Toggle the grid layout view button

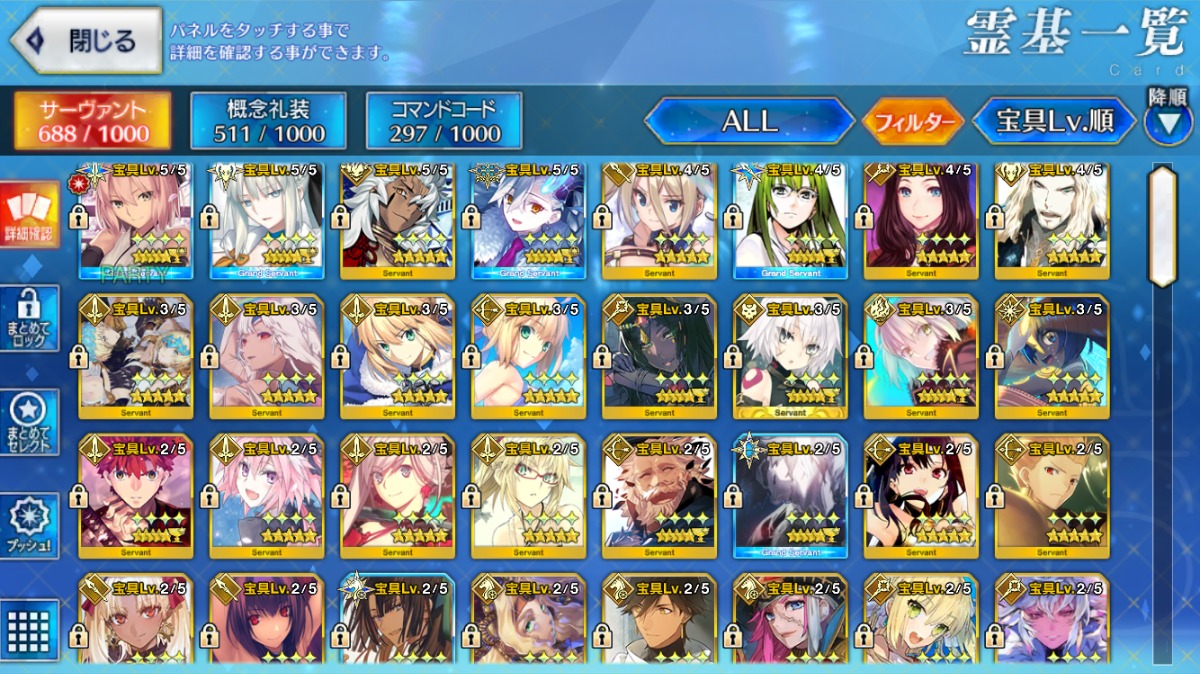(x=29, y=630)
